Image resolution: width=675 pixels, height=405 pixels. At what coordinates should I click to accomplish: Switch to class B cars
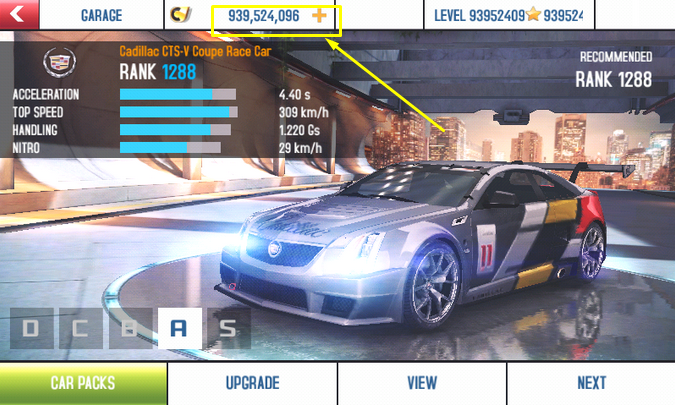(129, 328)
